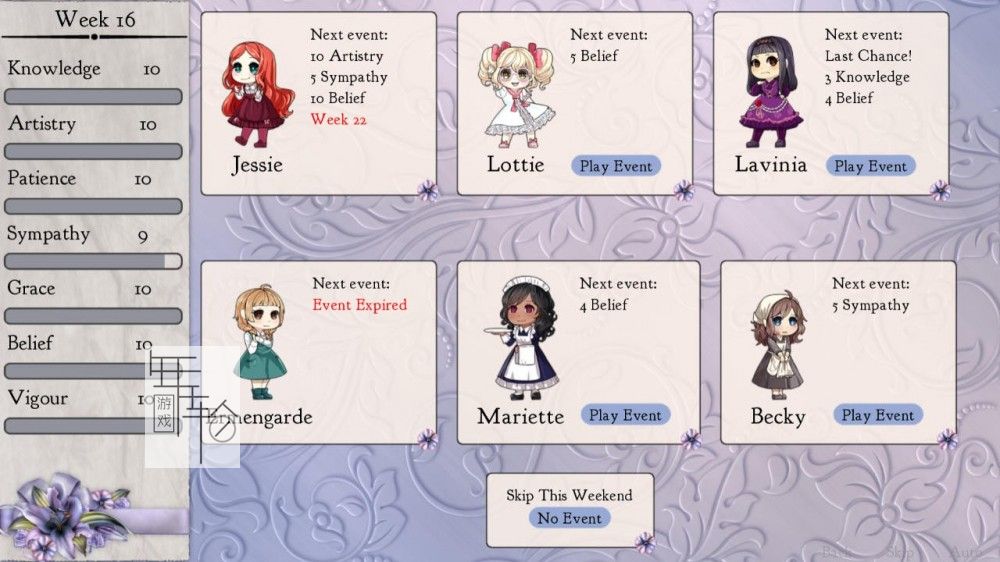Play Lottie's next event
The image size is (1000, 562).
pos(615,166)
